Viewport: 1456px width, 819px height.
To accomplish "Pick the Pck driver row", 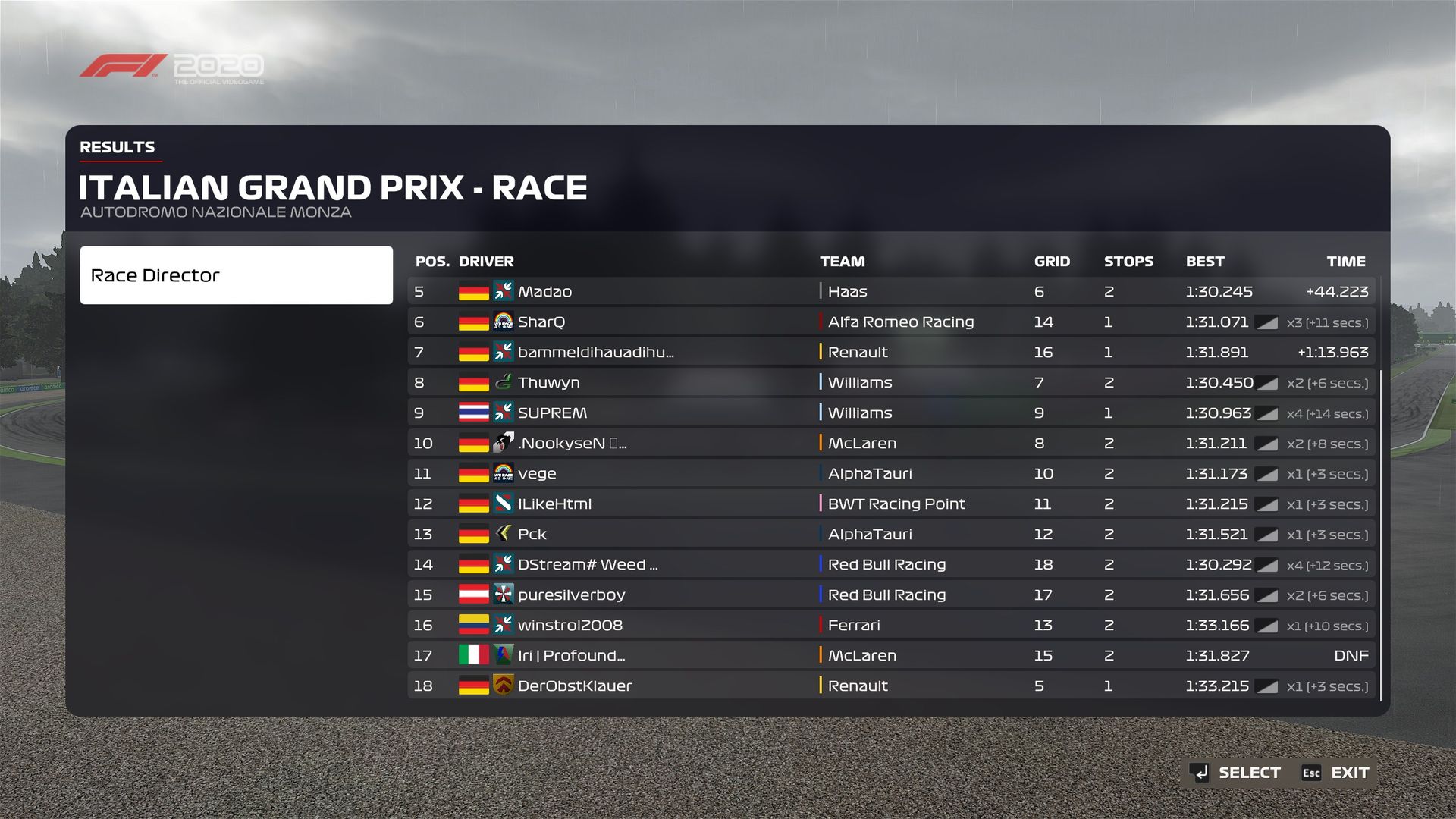I will [x=891, y=534].
